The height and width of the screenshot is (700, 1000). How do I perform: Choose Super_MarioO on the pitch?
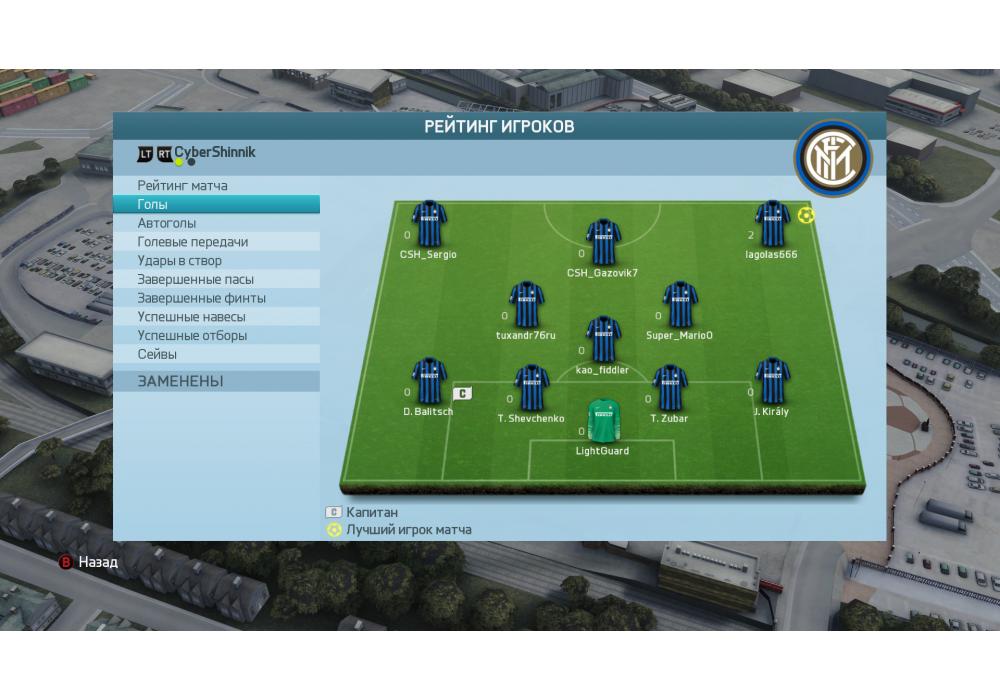click(680, 304)
